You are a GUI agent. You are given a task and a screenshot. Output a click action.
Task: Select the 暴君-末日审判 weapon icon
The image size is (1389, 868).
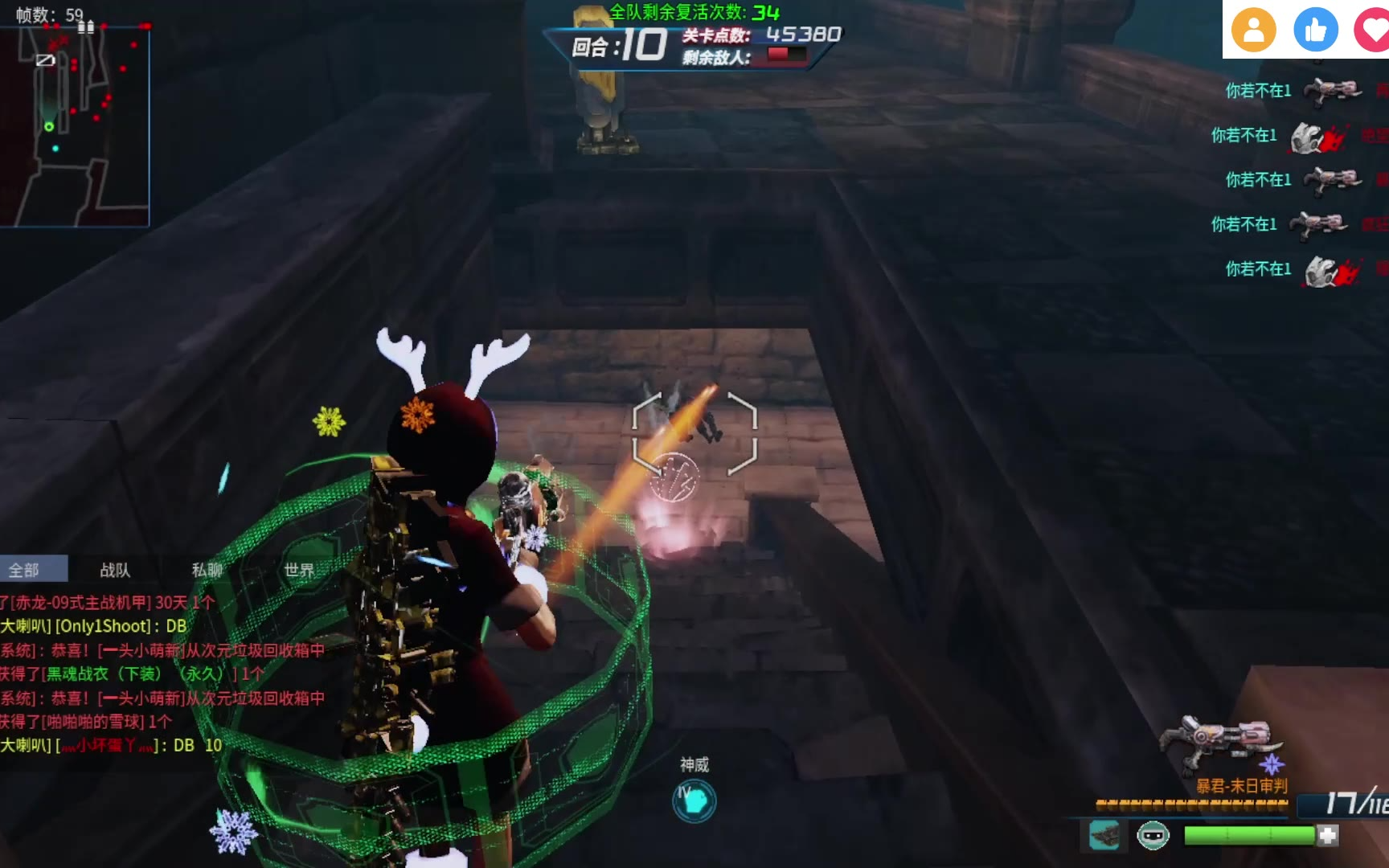pos(1222,743)
